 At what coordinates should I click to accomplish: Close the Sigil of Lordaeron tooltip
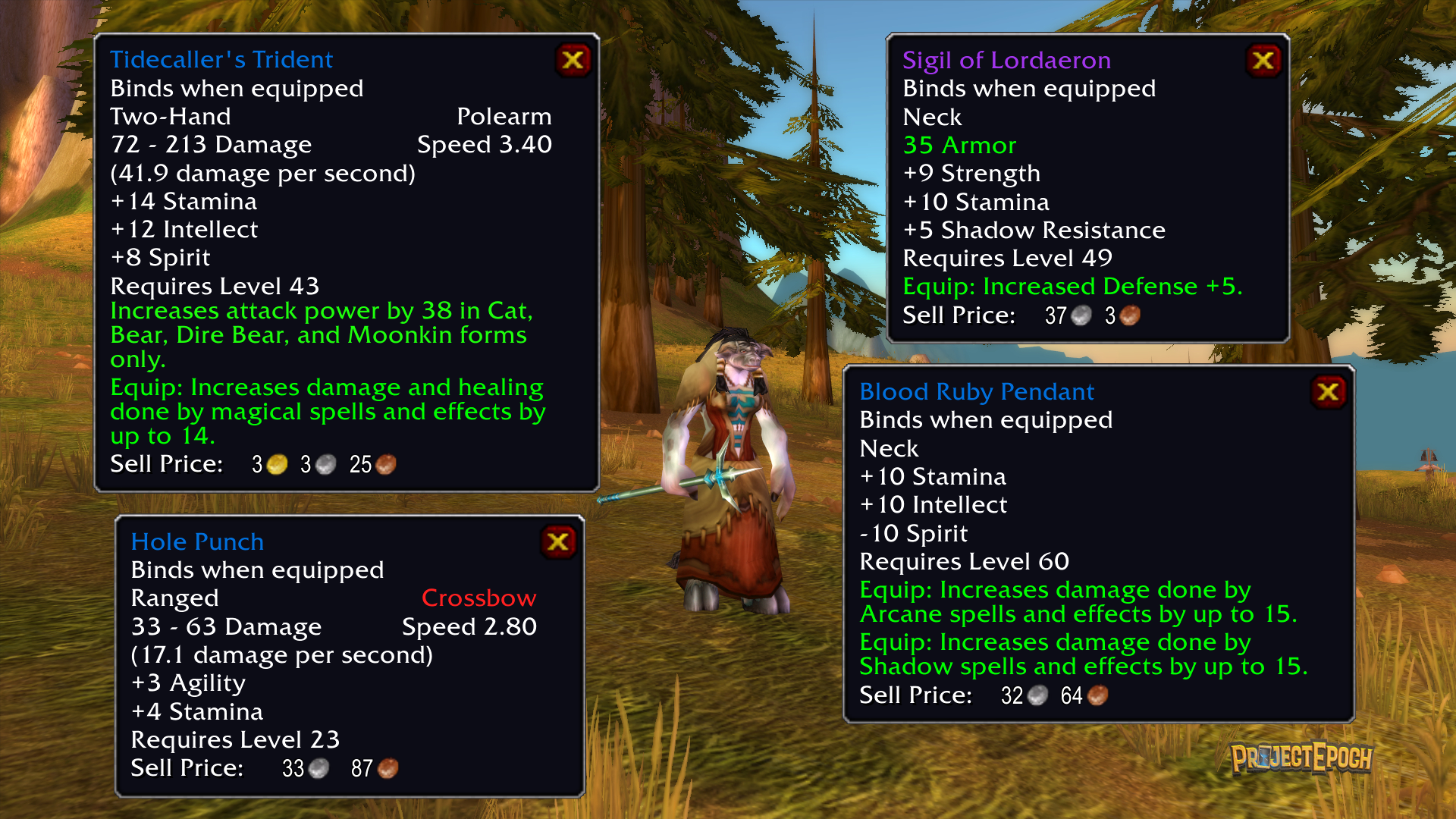coord(1263,60)
